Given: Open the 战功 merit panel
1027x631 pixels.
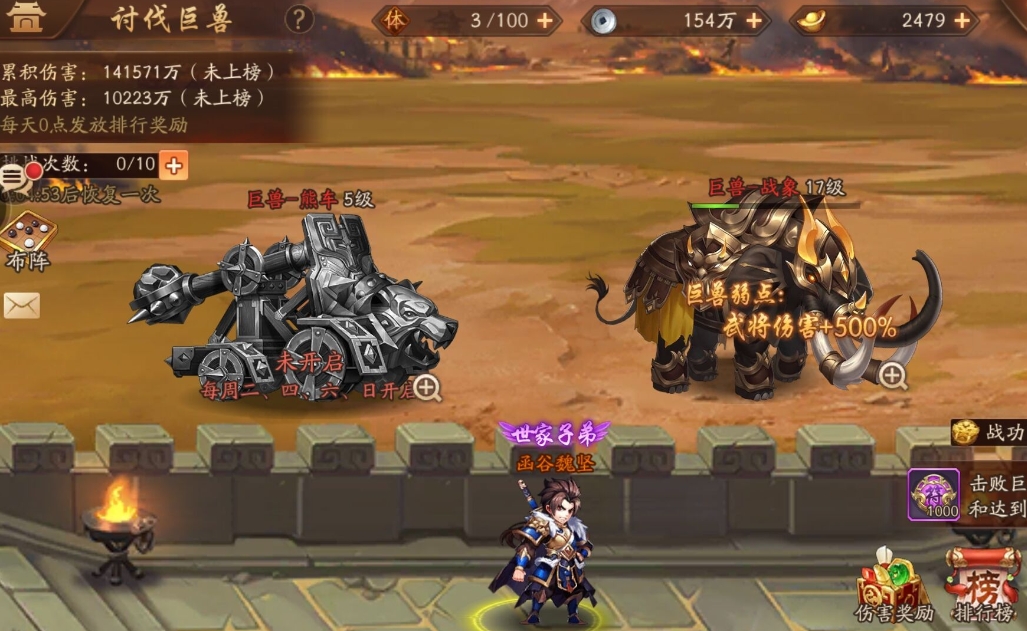Looking at the screenshot, I should coord(988,433).
